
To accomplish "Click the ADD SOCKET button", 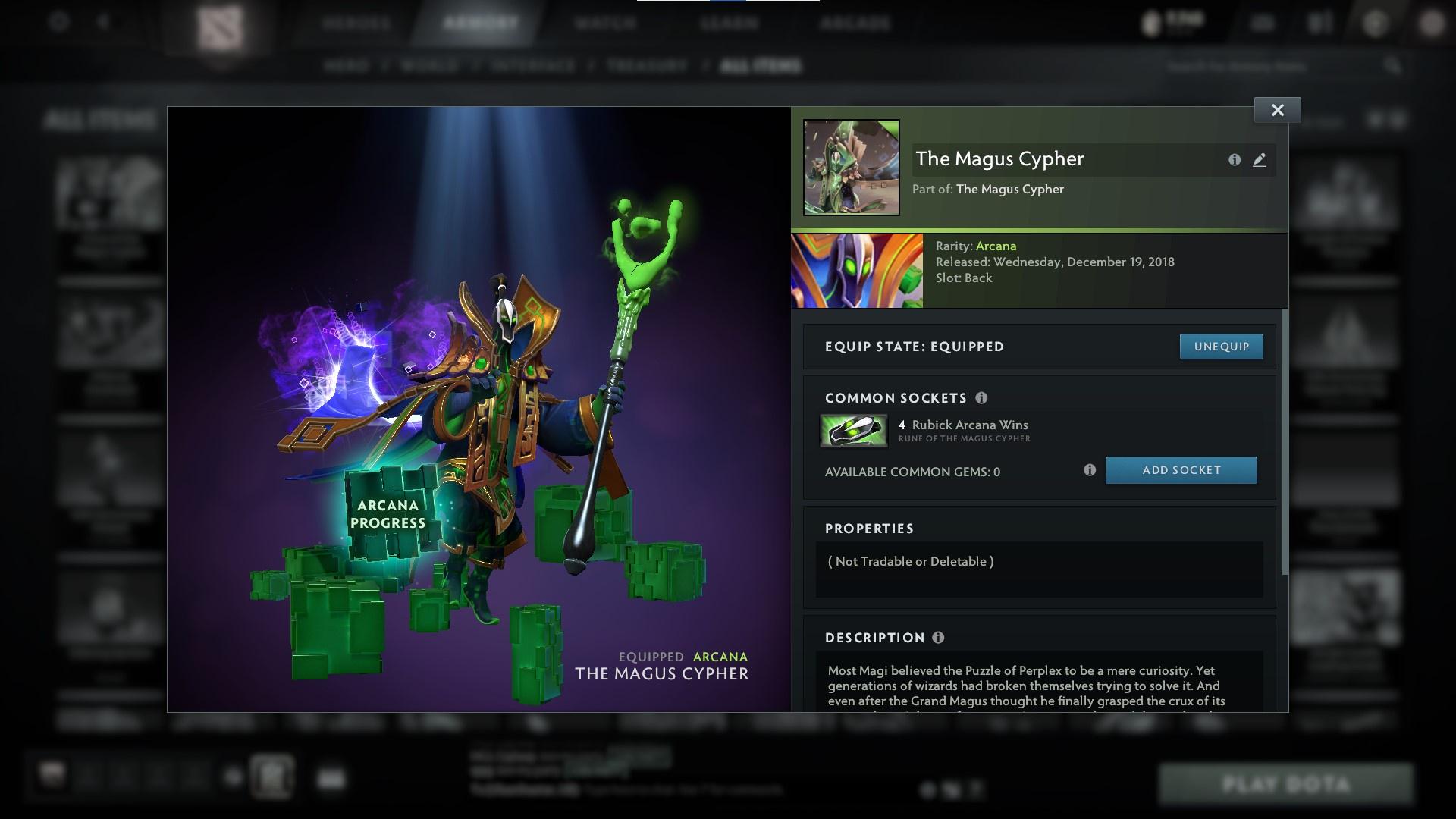I will pyautogui.click(x=1181, y=470).
